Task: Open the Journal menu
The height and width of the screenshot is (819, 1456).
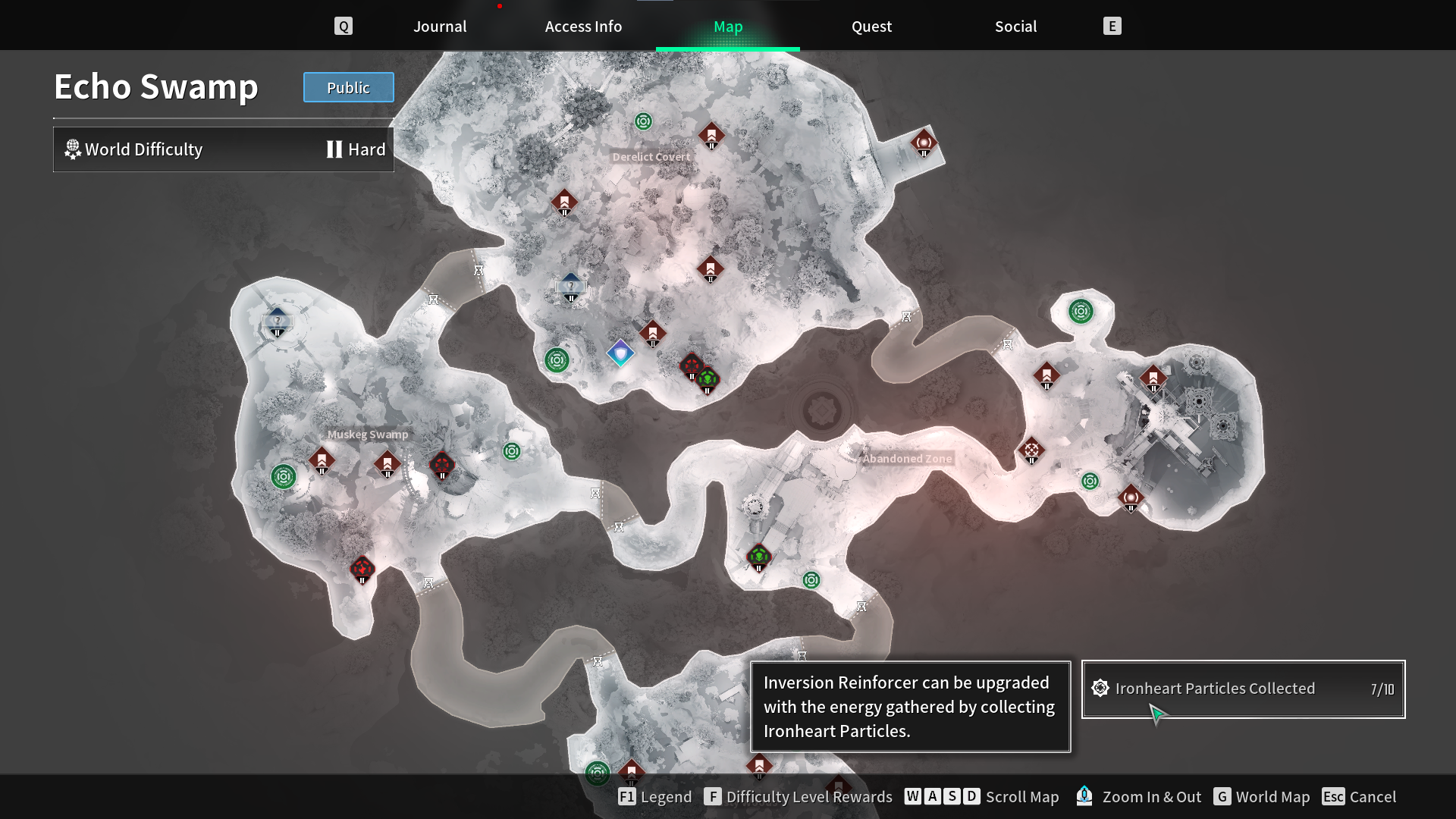Action: point(439,26)
